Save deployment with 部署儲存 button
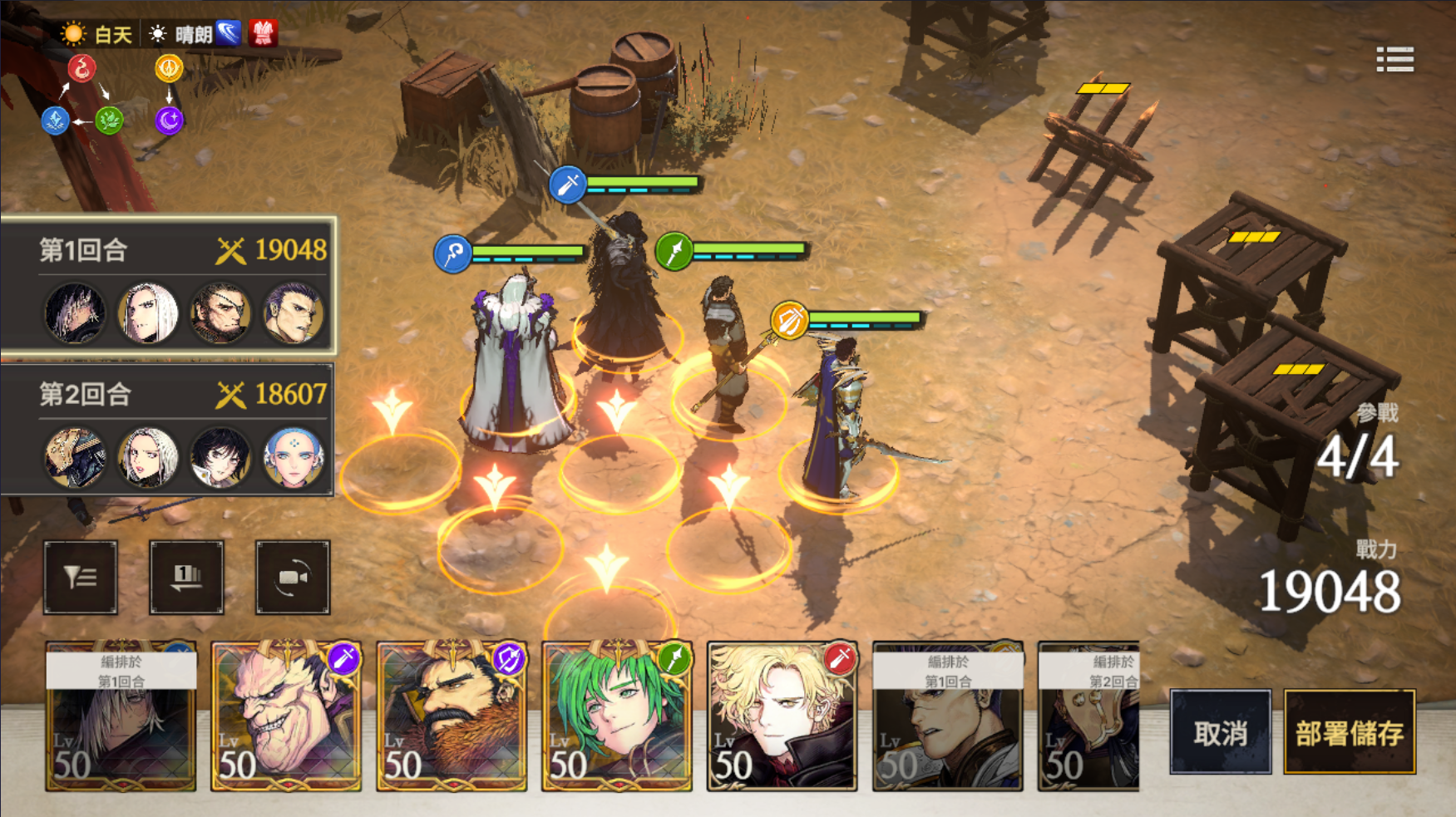This screenshot has width=1456, height=817. point(1349,732)
